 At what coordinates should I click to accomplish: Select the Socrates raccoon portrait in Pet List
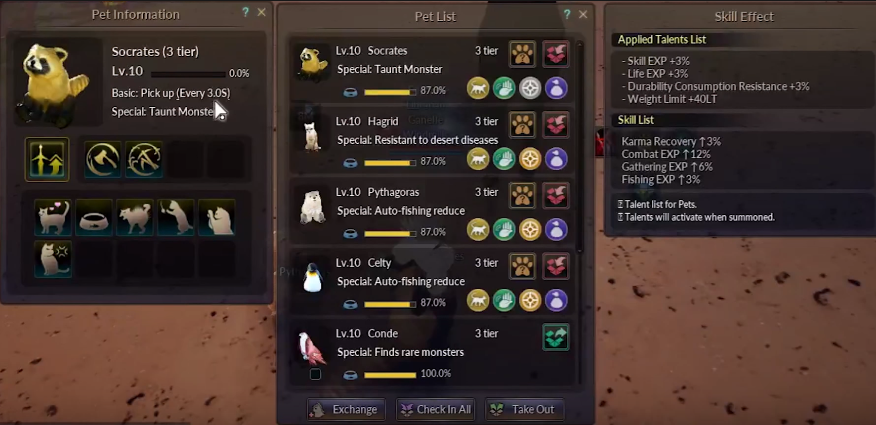pos(310,61)
